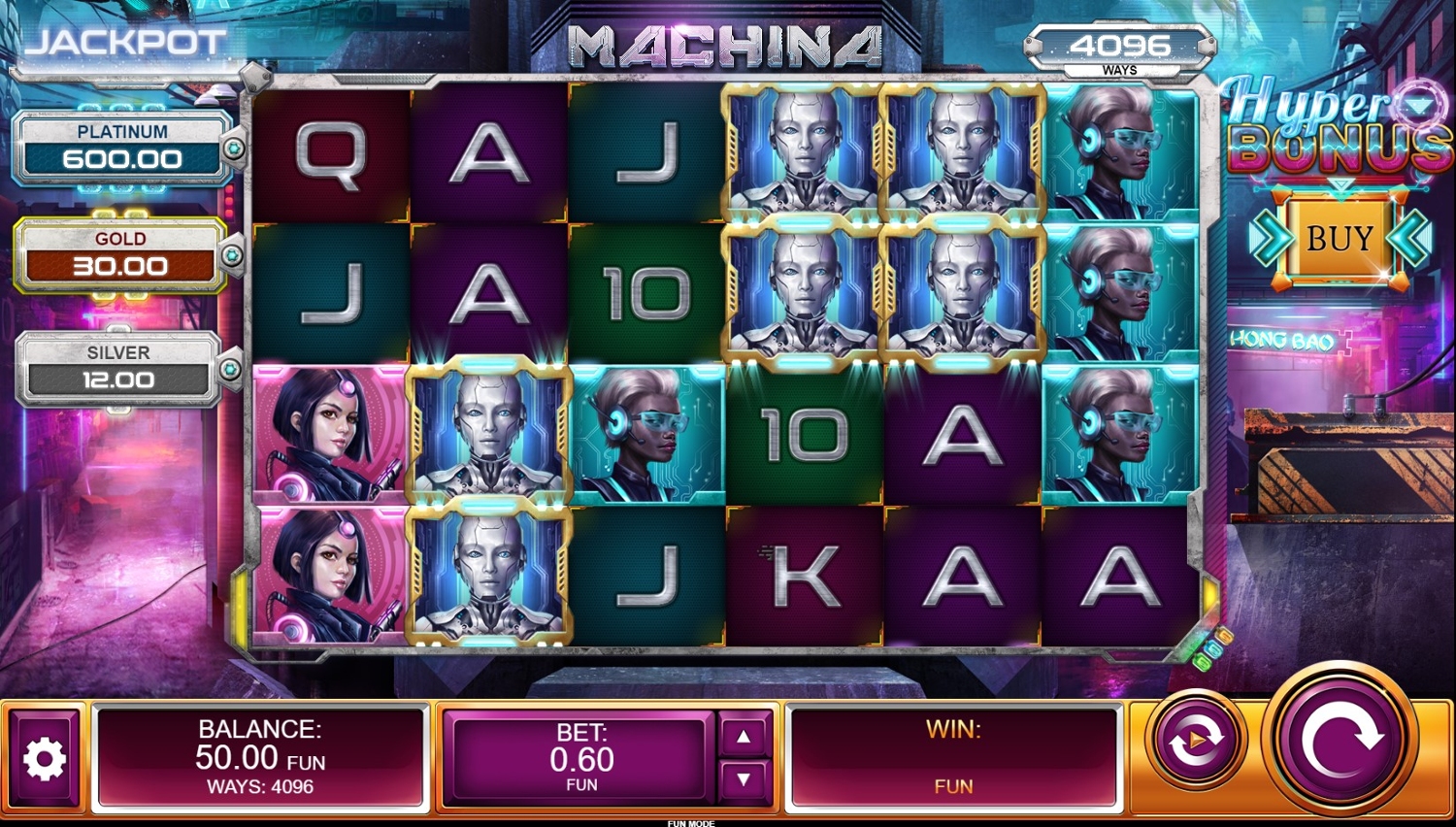
Task: Increase the bet with the up arrow
Action: click(744, 737)
